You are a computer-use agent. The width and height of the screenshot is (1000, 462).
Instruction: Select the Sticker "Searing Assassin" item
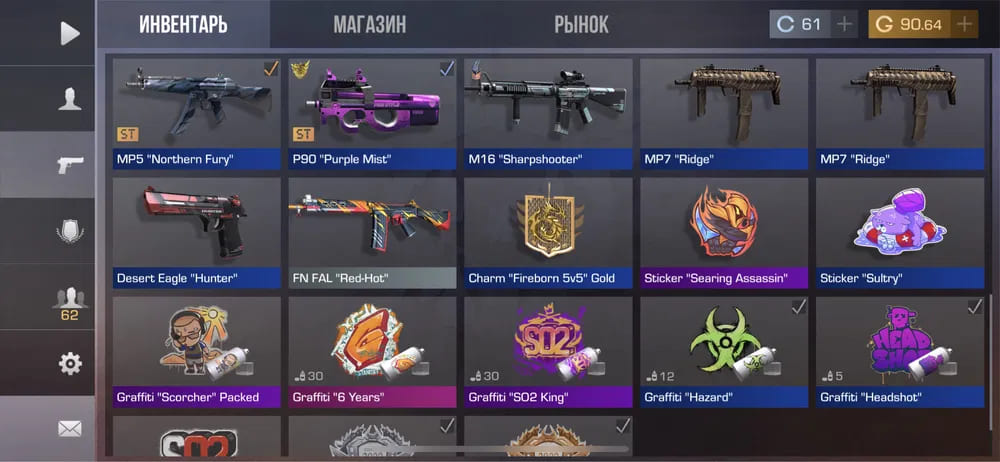724,233
